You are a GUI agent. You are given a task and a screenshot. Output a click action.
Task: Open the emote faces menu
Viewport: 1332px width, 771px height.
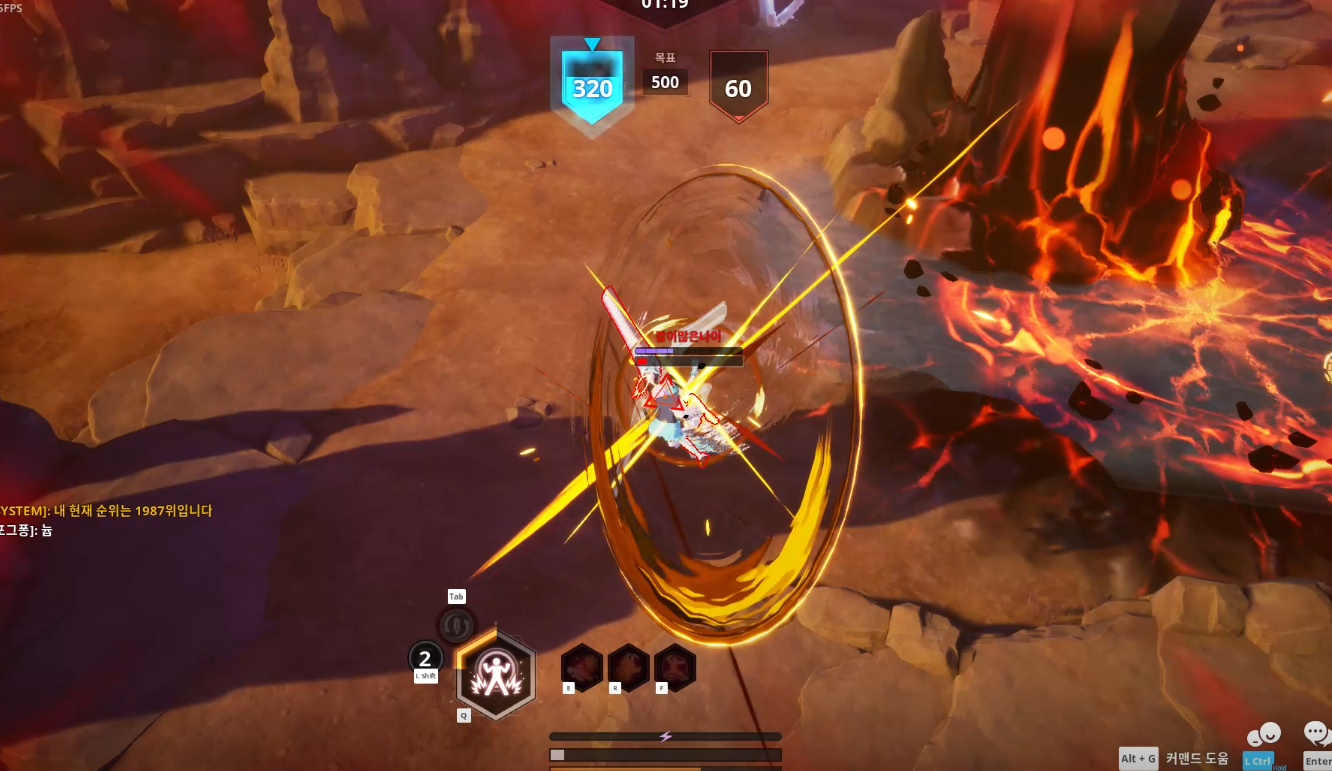click(x=1263, y=737)
